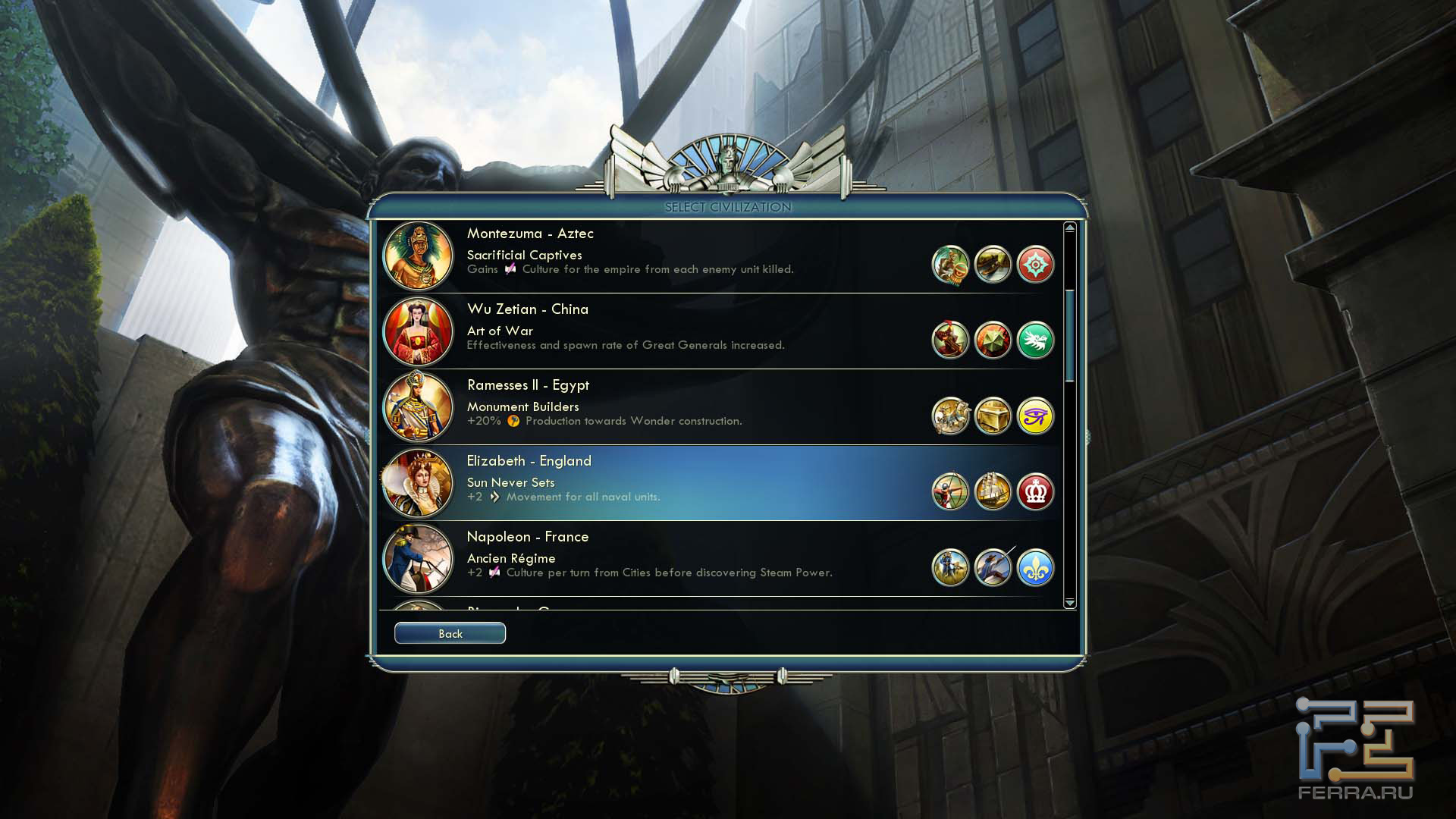1456x819 pixels.
Task: Click Montezuma's leader portrait
Action: 418,256
